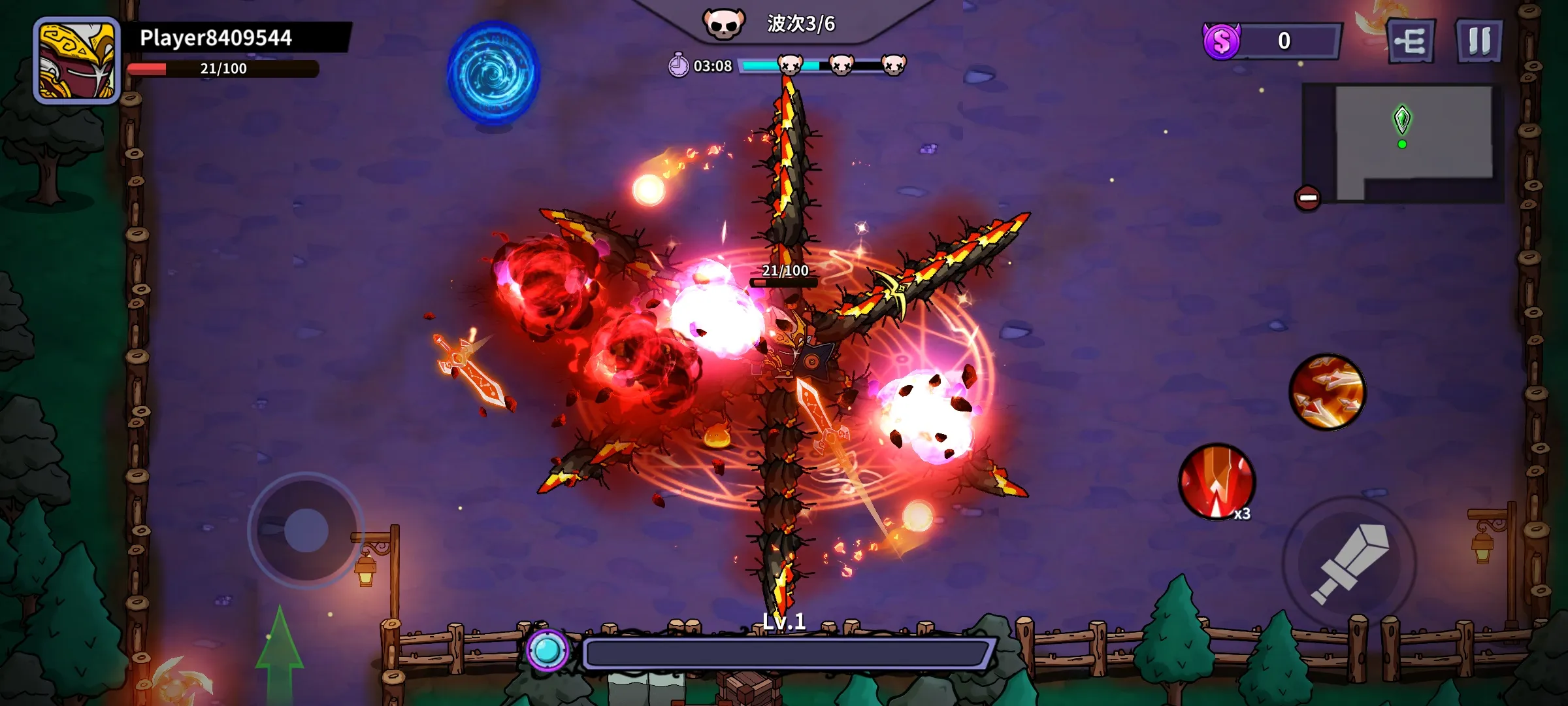Collapse the minimap with the red minus button
Screen dimensions: 1568x706
(x=1307, y=198)
